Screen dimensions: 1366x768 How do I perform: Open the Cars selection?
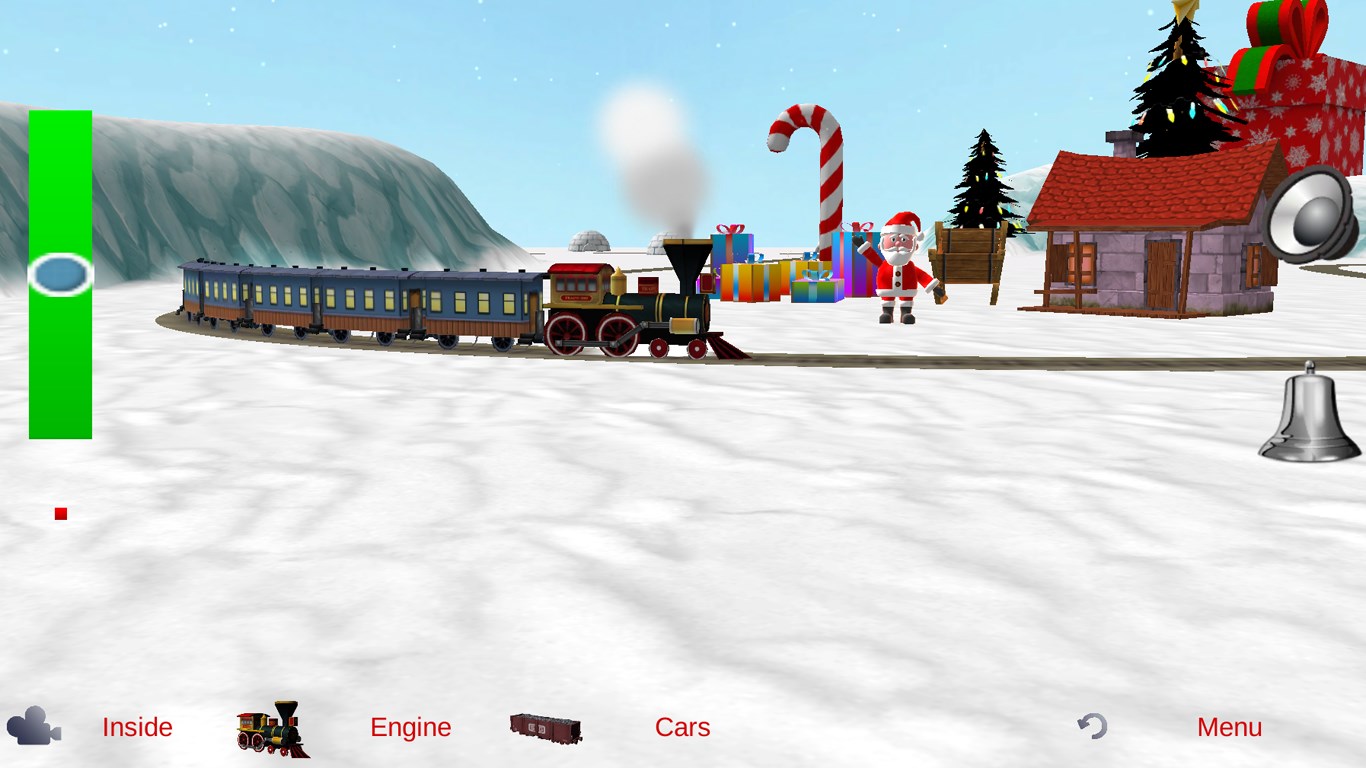682,727
